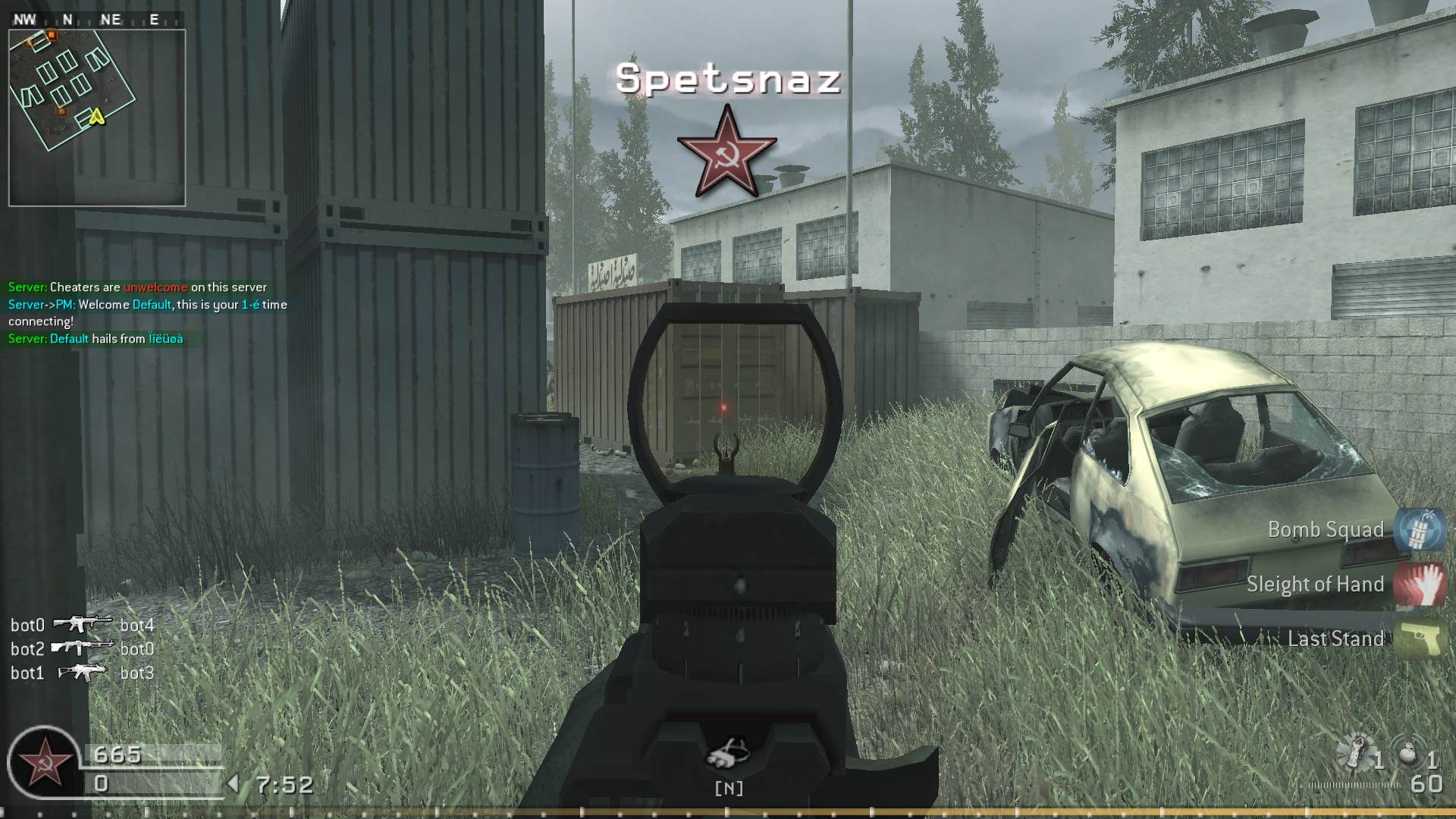Expand the white arrow left of the timer
Viewport: 1456px width, 819px height.
(x=234, y=784)
